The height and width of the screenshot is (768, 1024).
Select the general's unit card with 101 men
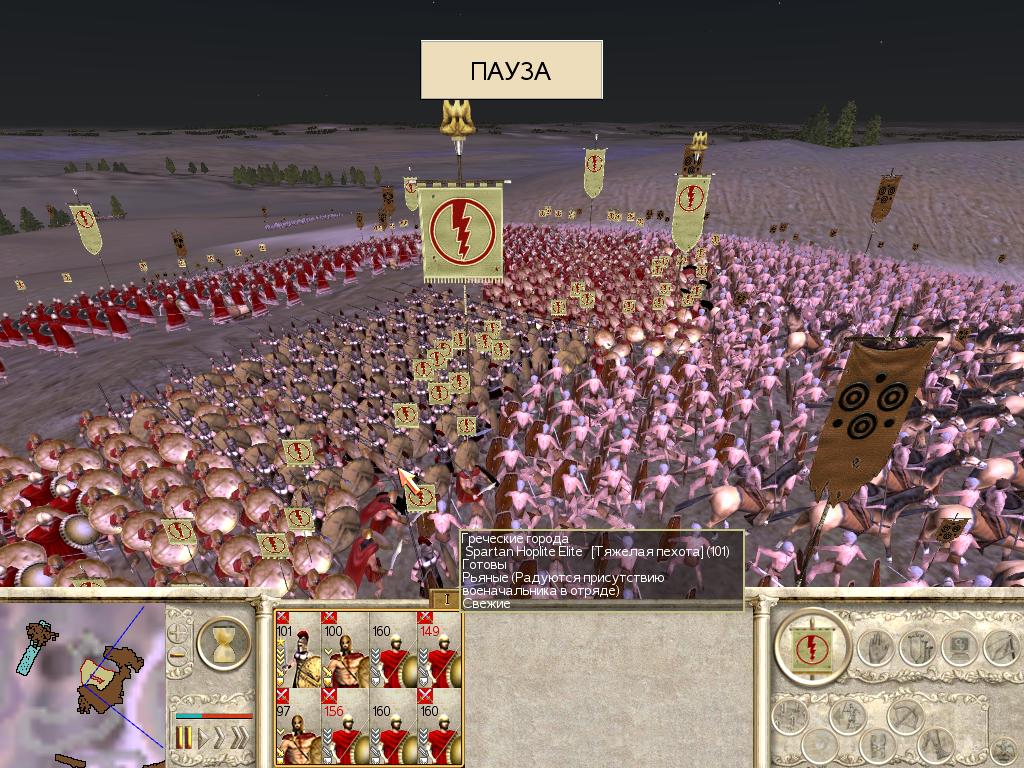299,655
